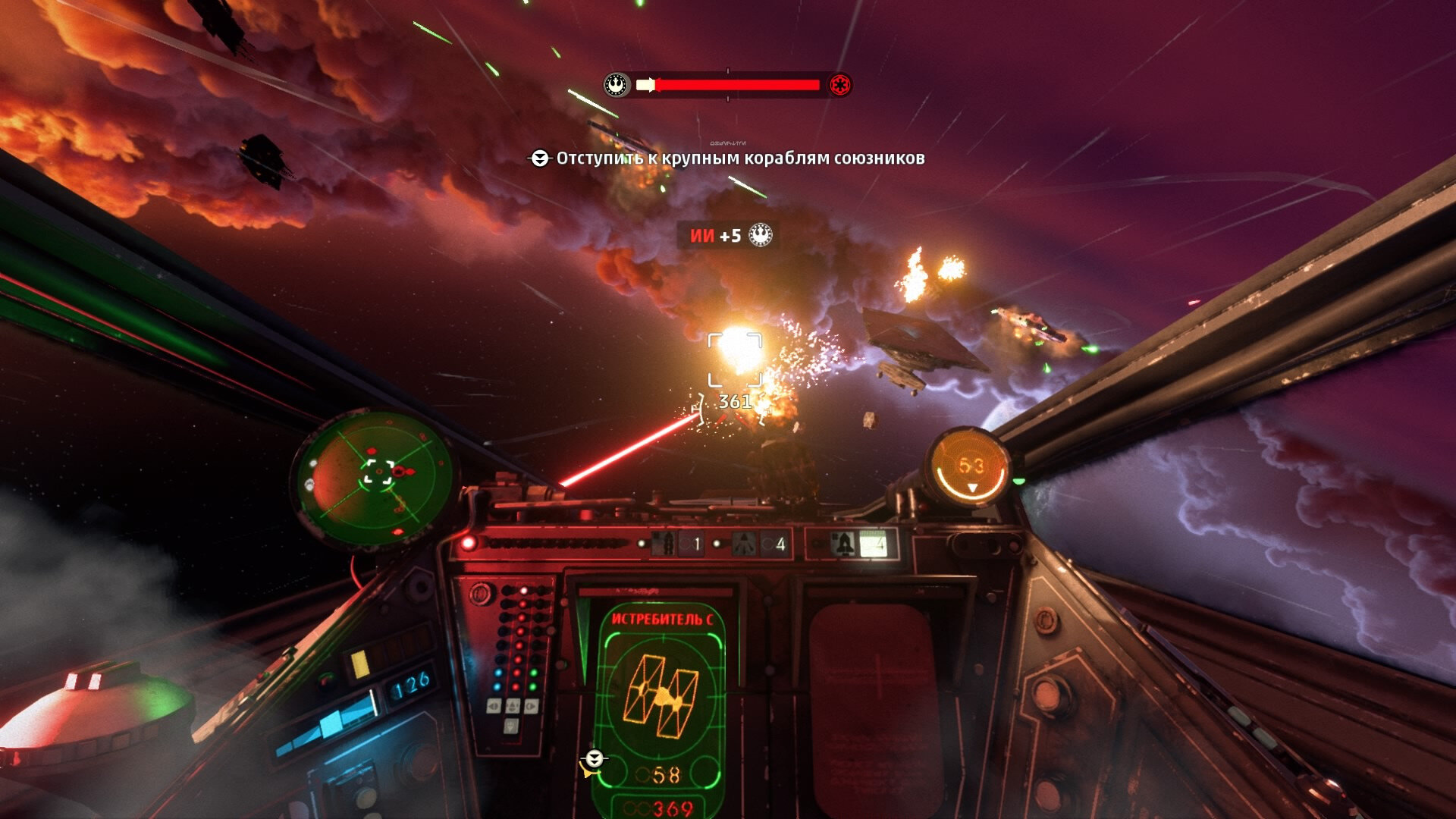
Task: Click the white target lock bracket reticle
Action: 734,359
